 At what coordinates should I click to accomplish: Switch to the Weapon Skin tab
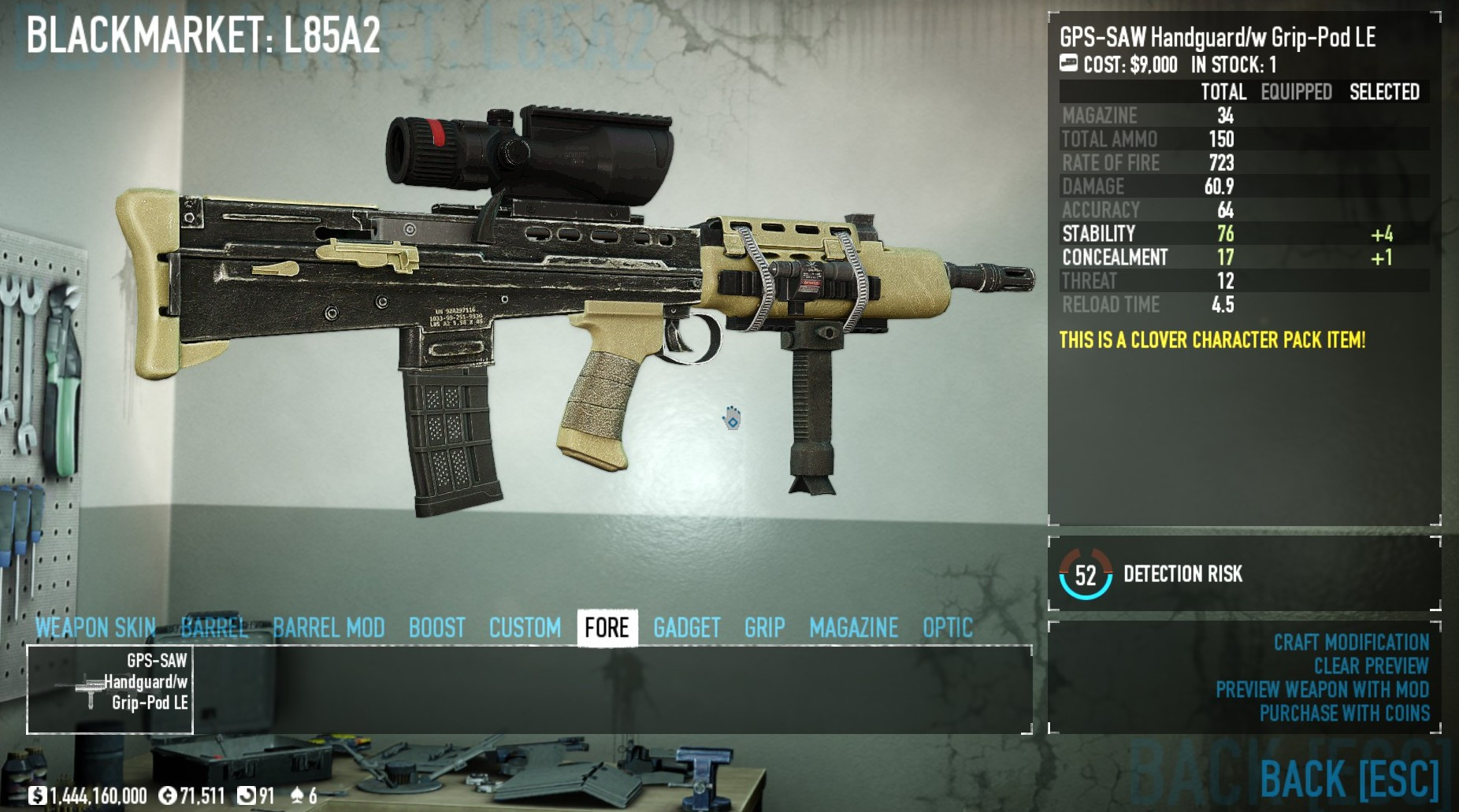click(95, 628)
